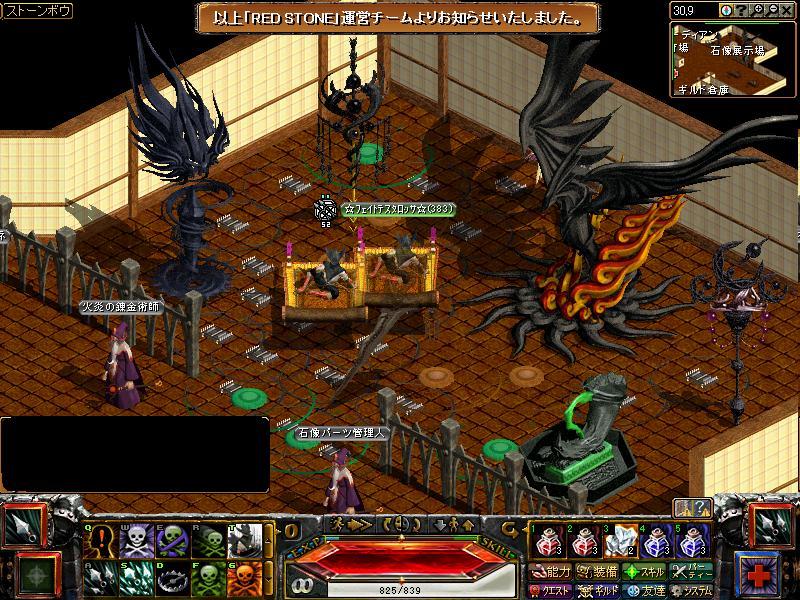This screenshot has width=800, height=600.
Task: Select the white skull skill on W
Action: (135, 541)
